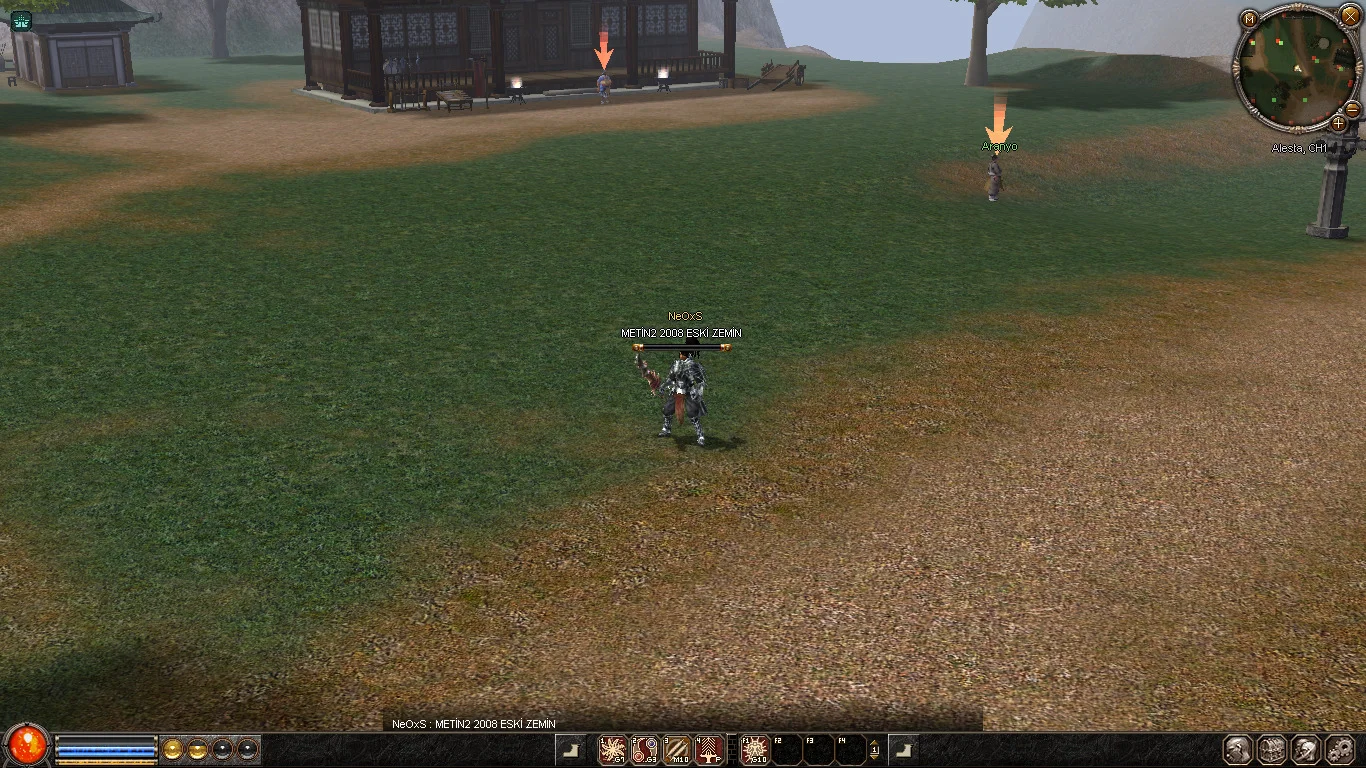Image resolution: width=1366 pixels, height=768 pixels.
Task: Activate the glowing aura skill in slot F1
Action: (x=755, y=749)
